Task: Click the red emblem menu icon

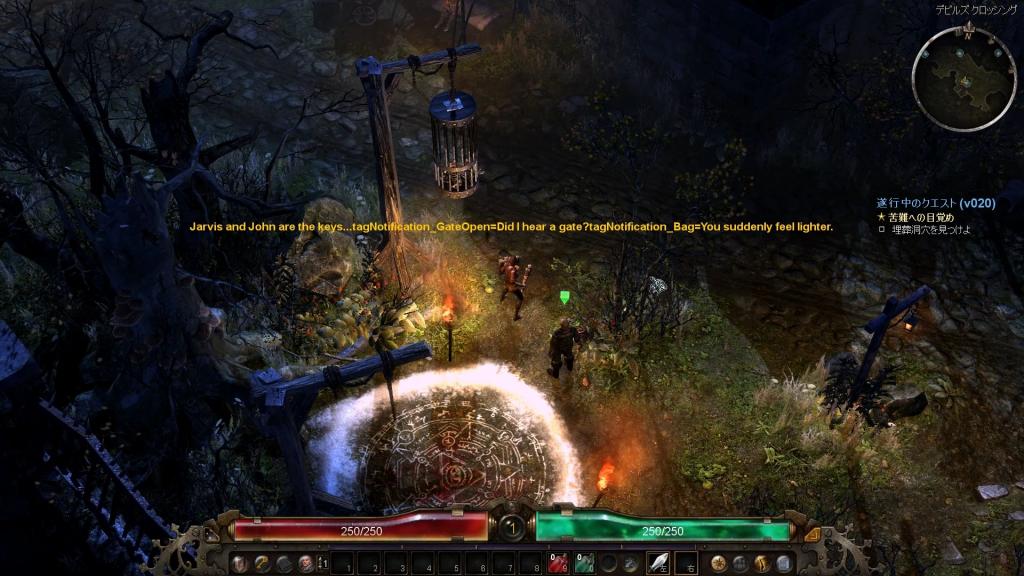Action: [305, 563]
